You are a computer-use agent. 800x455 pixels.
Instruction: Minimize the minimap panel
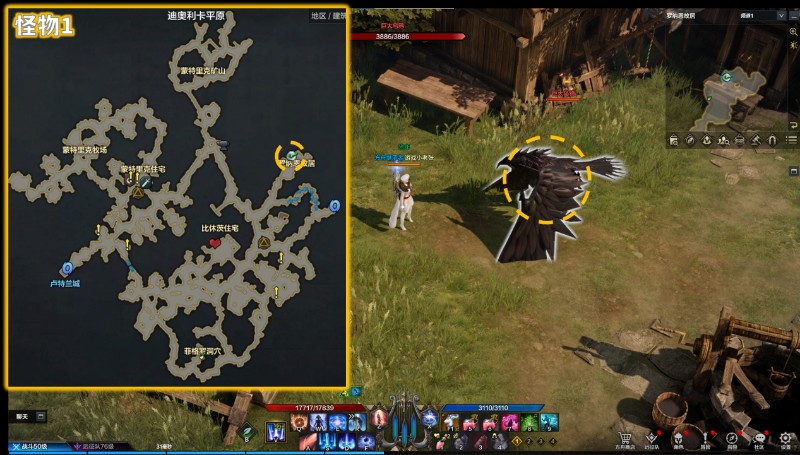pyautogui.click(x=791, y=16)
